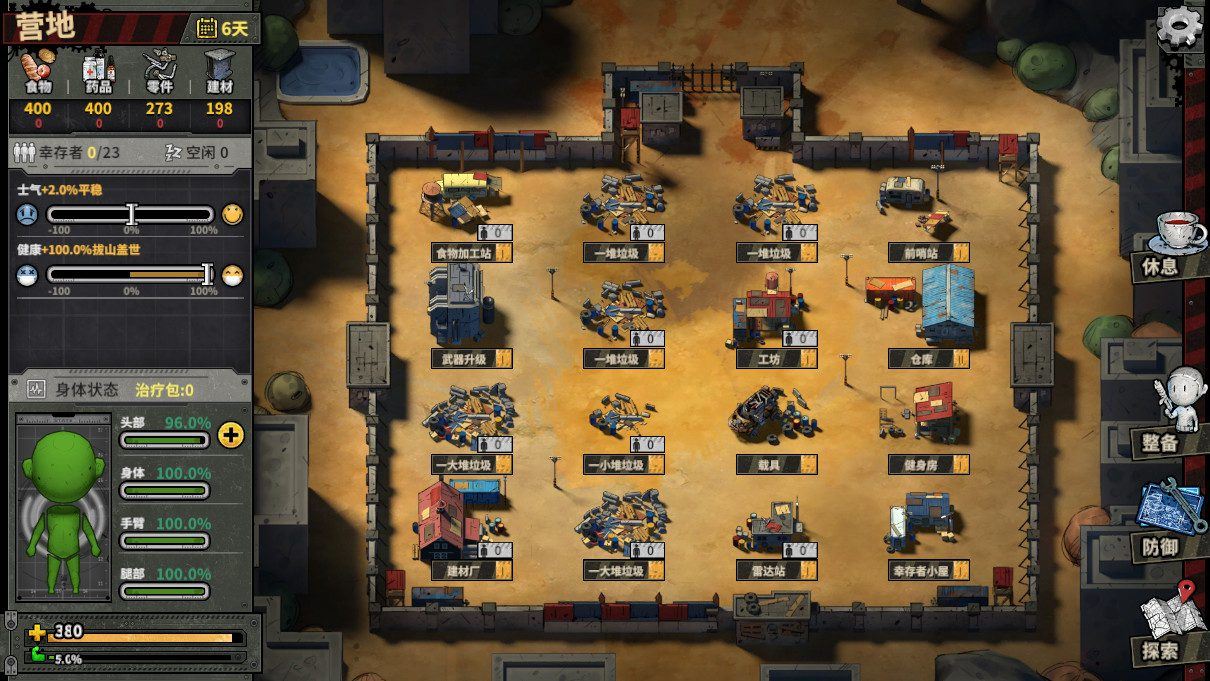Heal the head with the plus button
This screenshot has width=1210, height=681.
click(x=231, y=435)
